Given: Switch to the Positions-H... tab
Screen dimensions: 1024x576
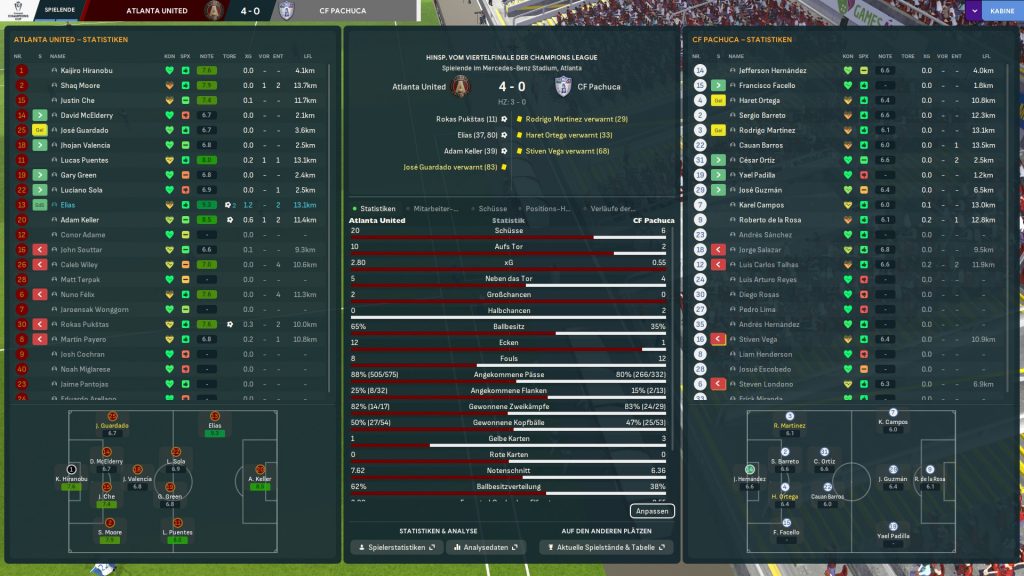Looking at the screenshot, I should (x=548, y=209).
